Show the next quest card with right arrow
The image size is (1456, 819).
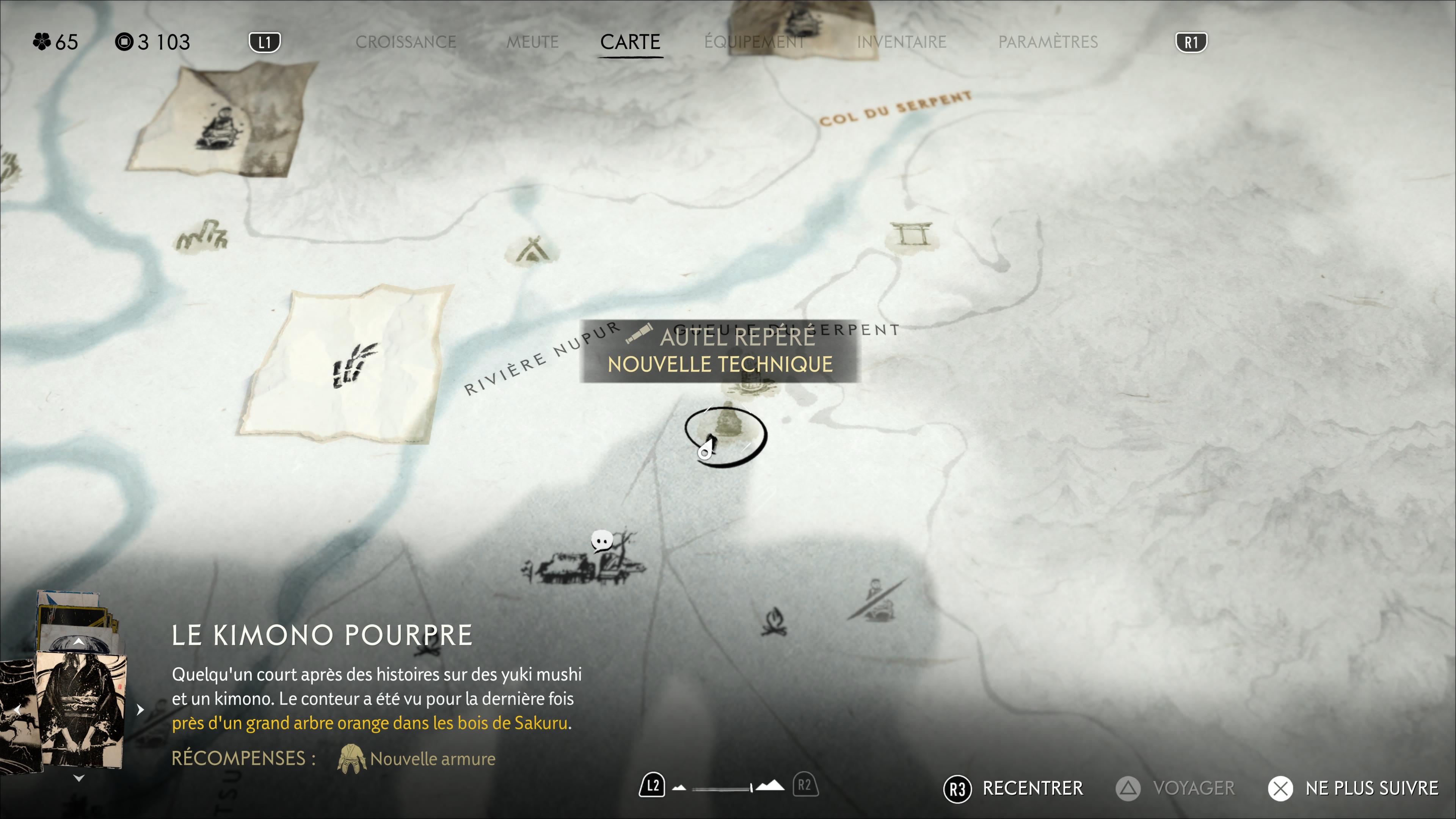tap(140, 709)
